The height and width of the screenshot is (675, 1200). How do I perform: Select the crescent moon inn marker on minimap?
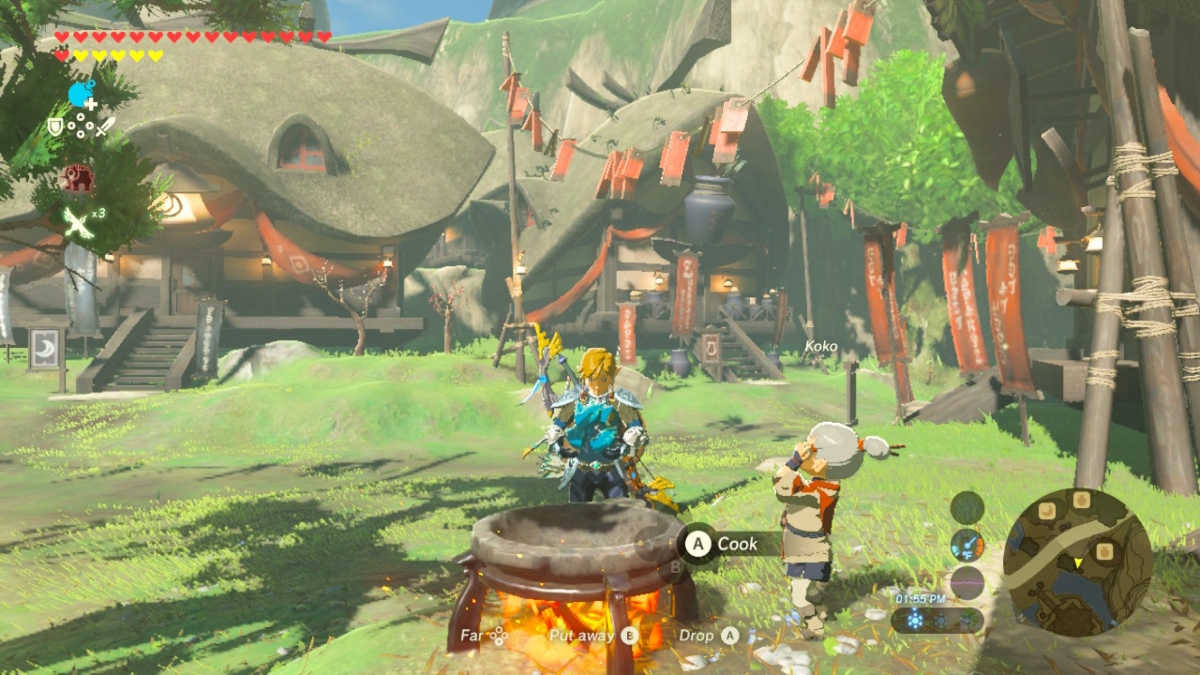[1049, 512]
